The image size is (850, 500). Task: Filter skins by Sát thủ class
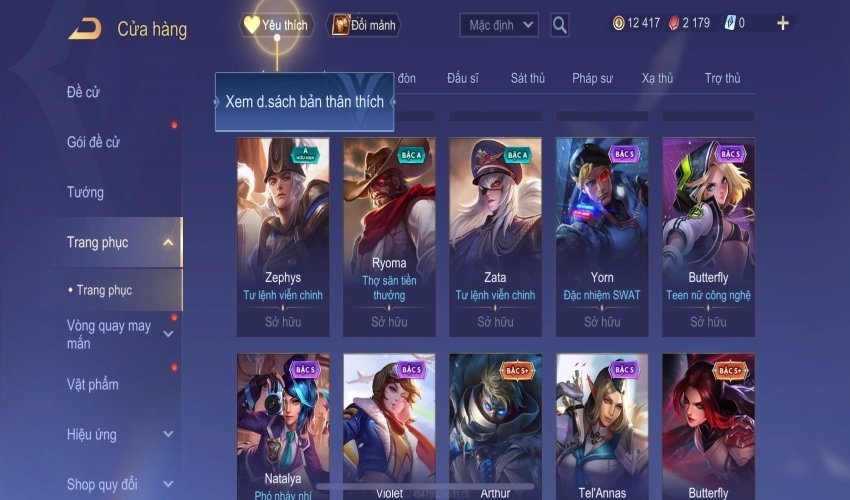pyautogui.click(x=527, y=78)
